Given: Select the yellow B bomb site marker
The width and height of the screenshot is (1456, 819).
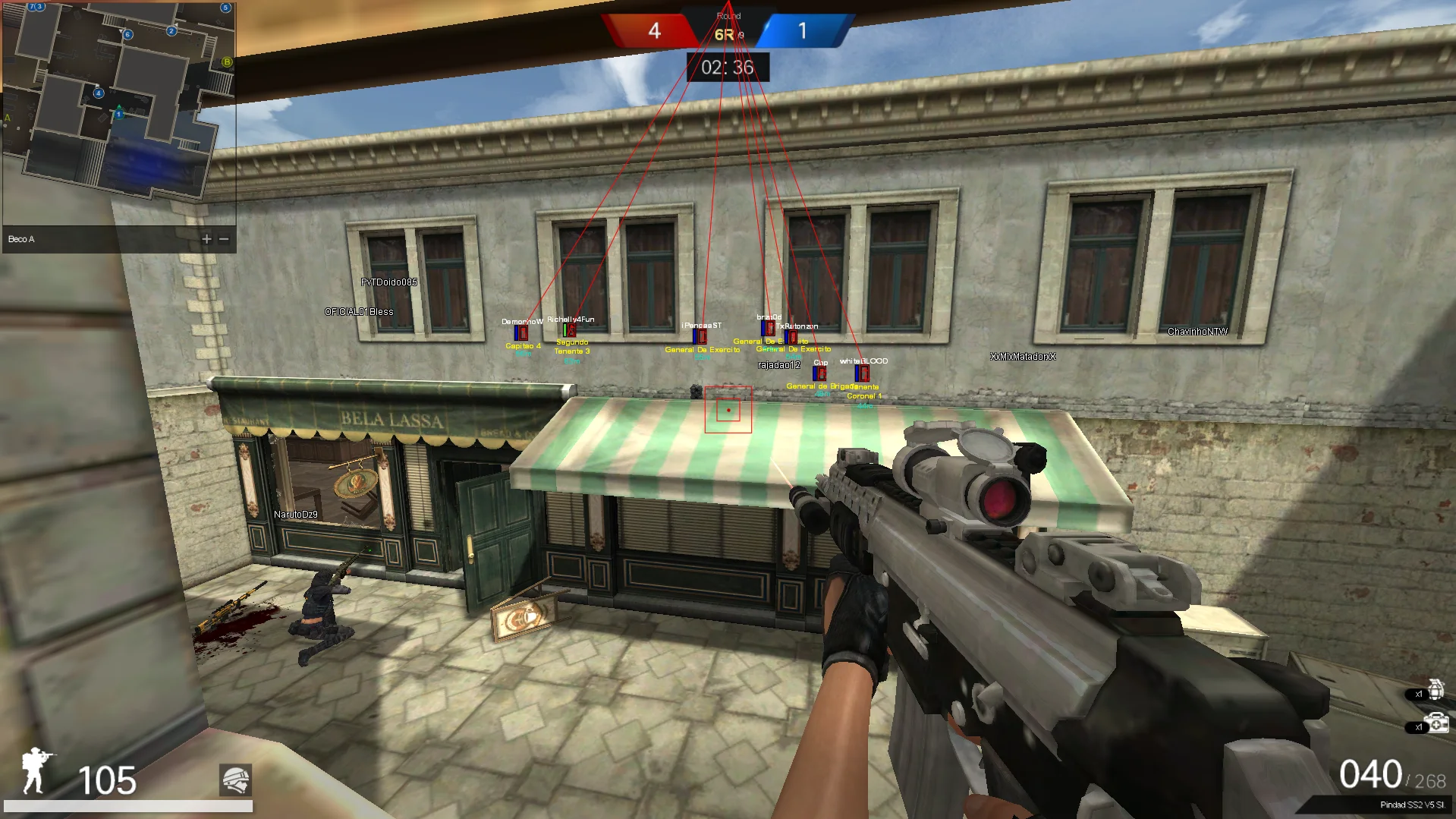Looking at the screenshot, I should pos(226,61).
